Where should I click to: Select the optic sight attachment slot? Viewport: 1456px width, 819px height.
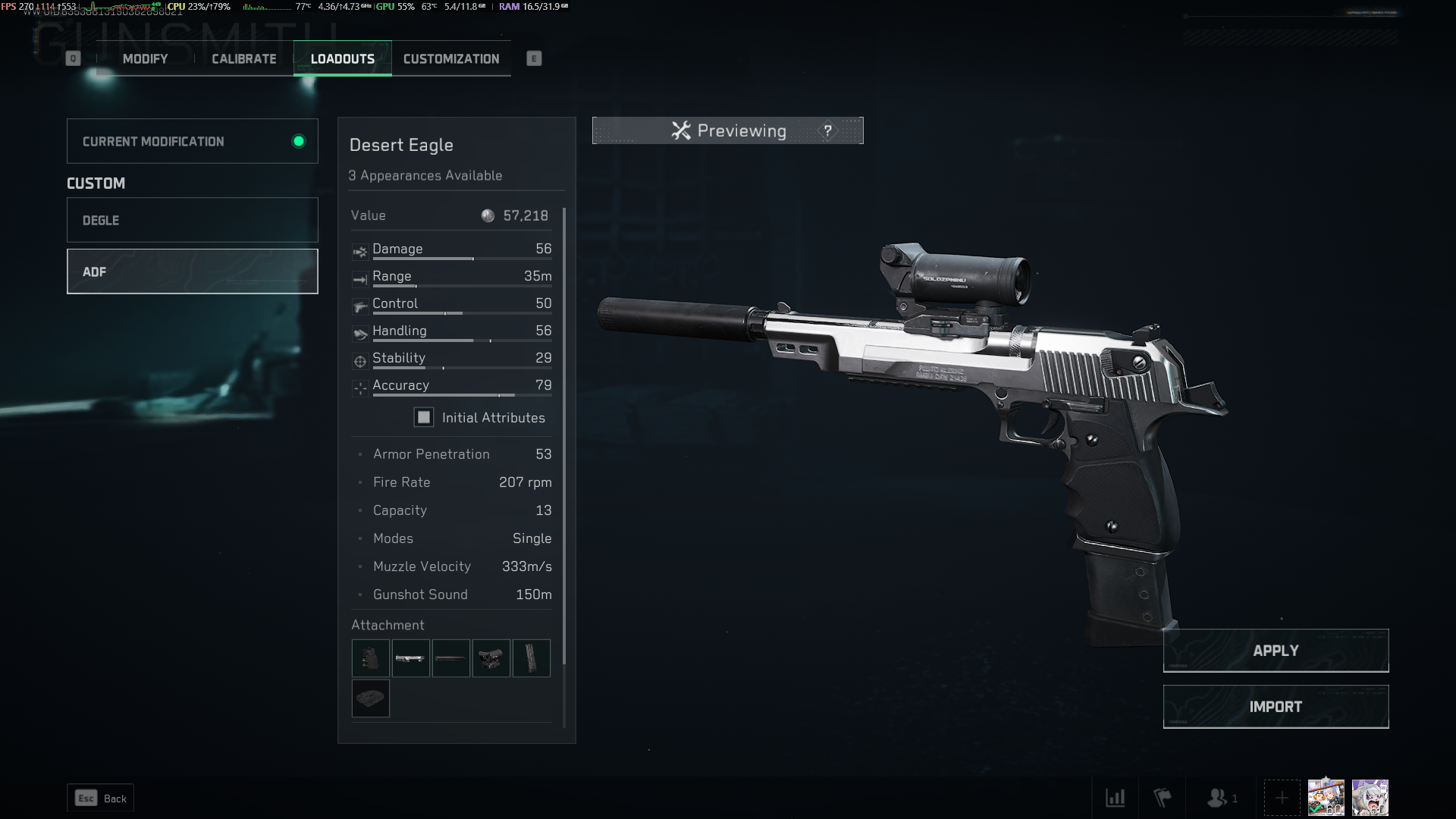491,657
